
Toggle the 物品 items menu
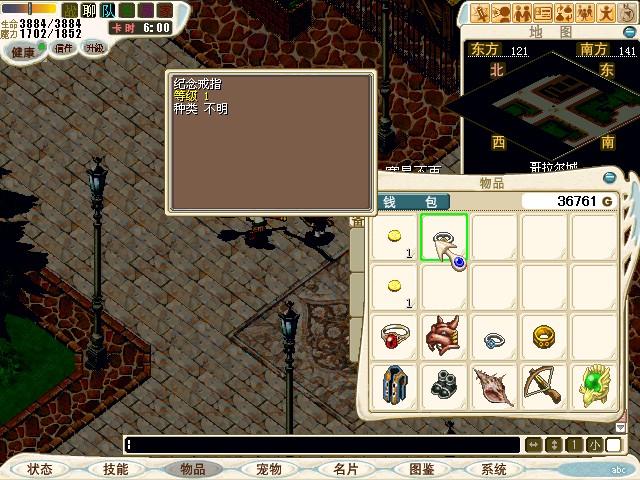[x=193, y=469]
